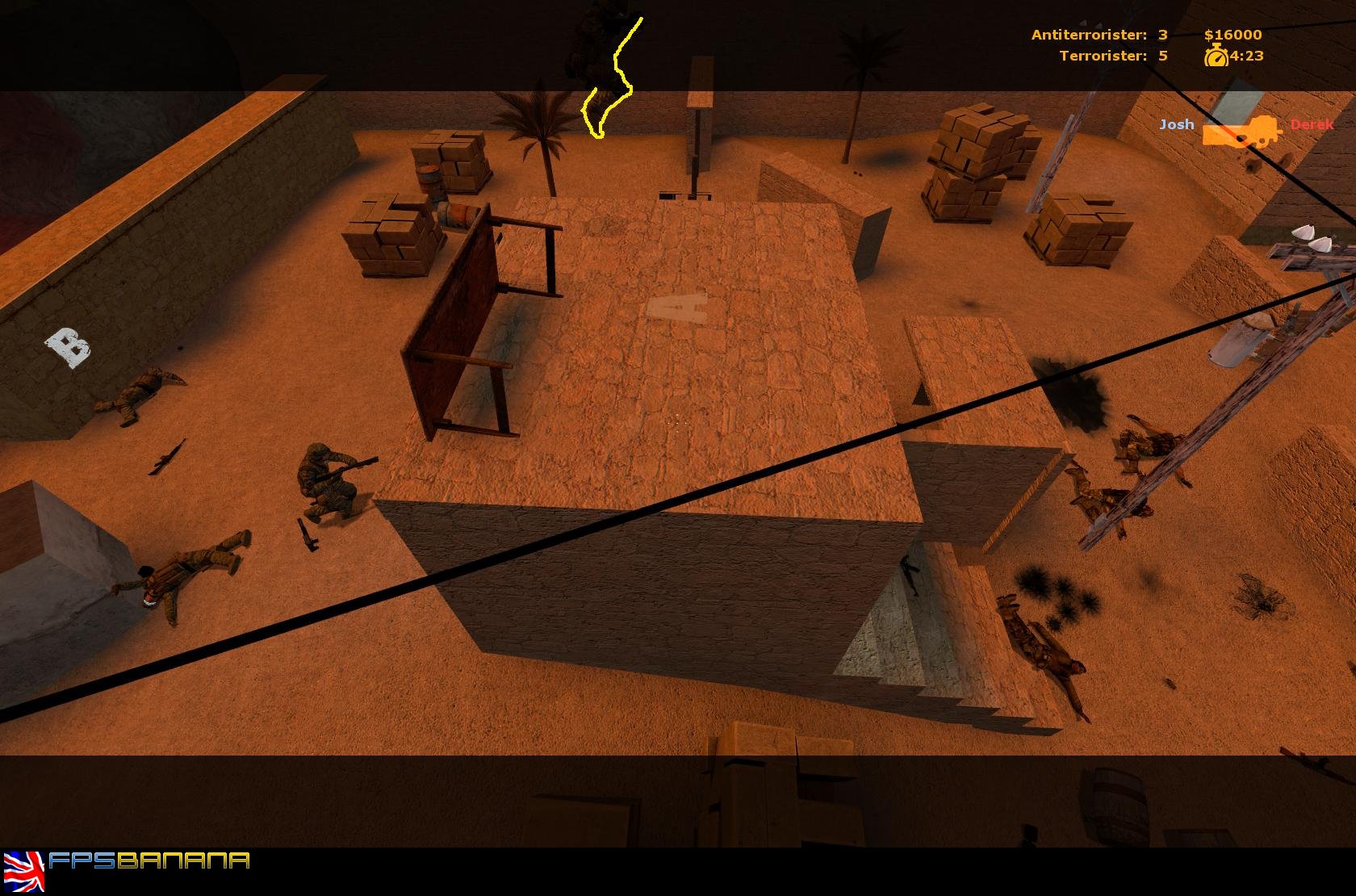The image size is (1356, 896).
Task: Click the player name Josh in kill feed
Action: click(1177, 125)
